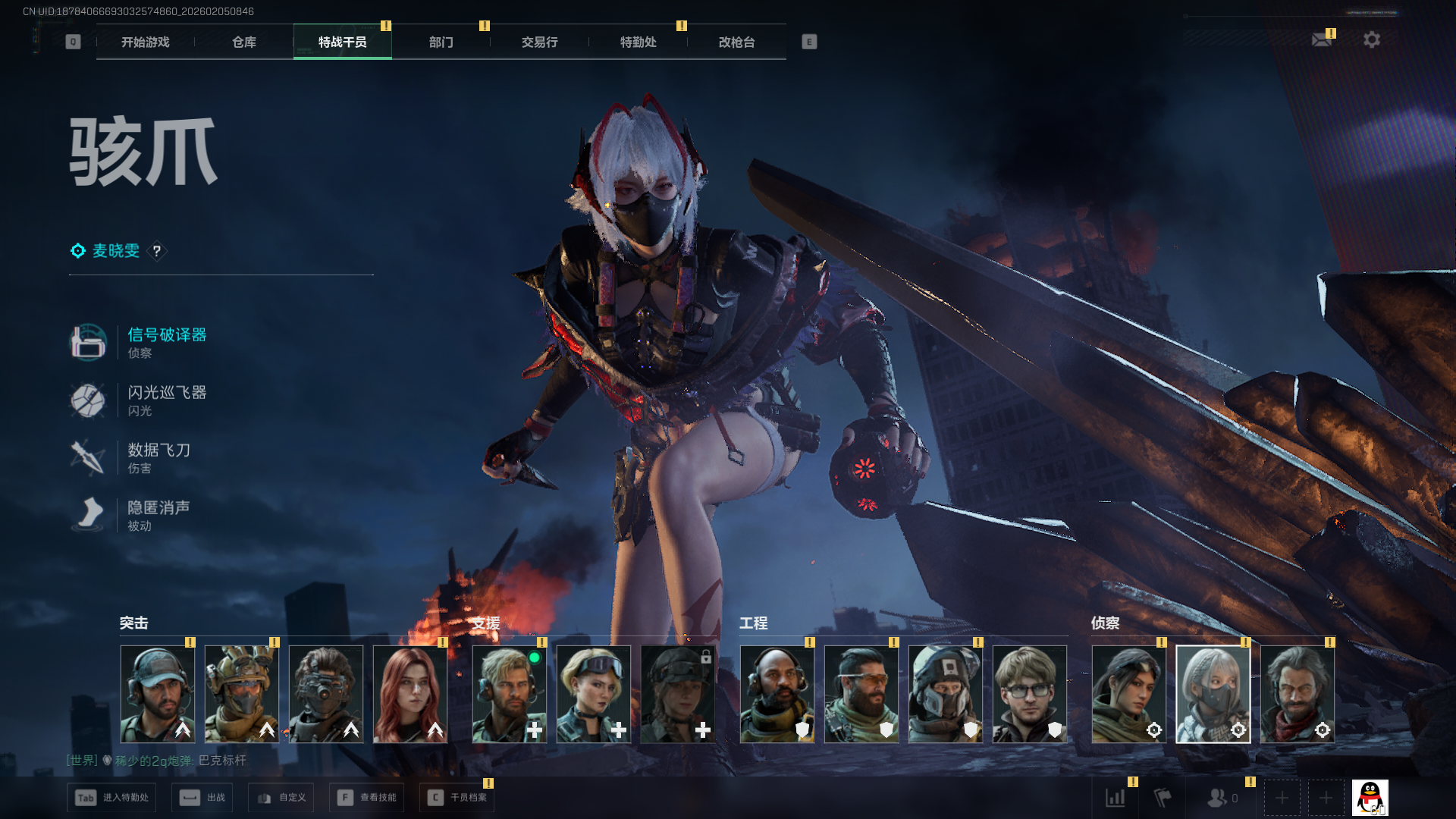Open the 仓库 tab

pos(243,42)
